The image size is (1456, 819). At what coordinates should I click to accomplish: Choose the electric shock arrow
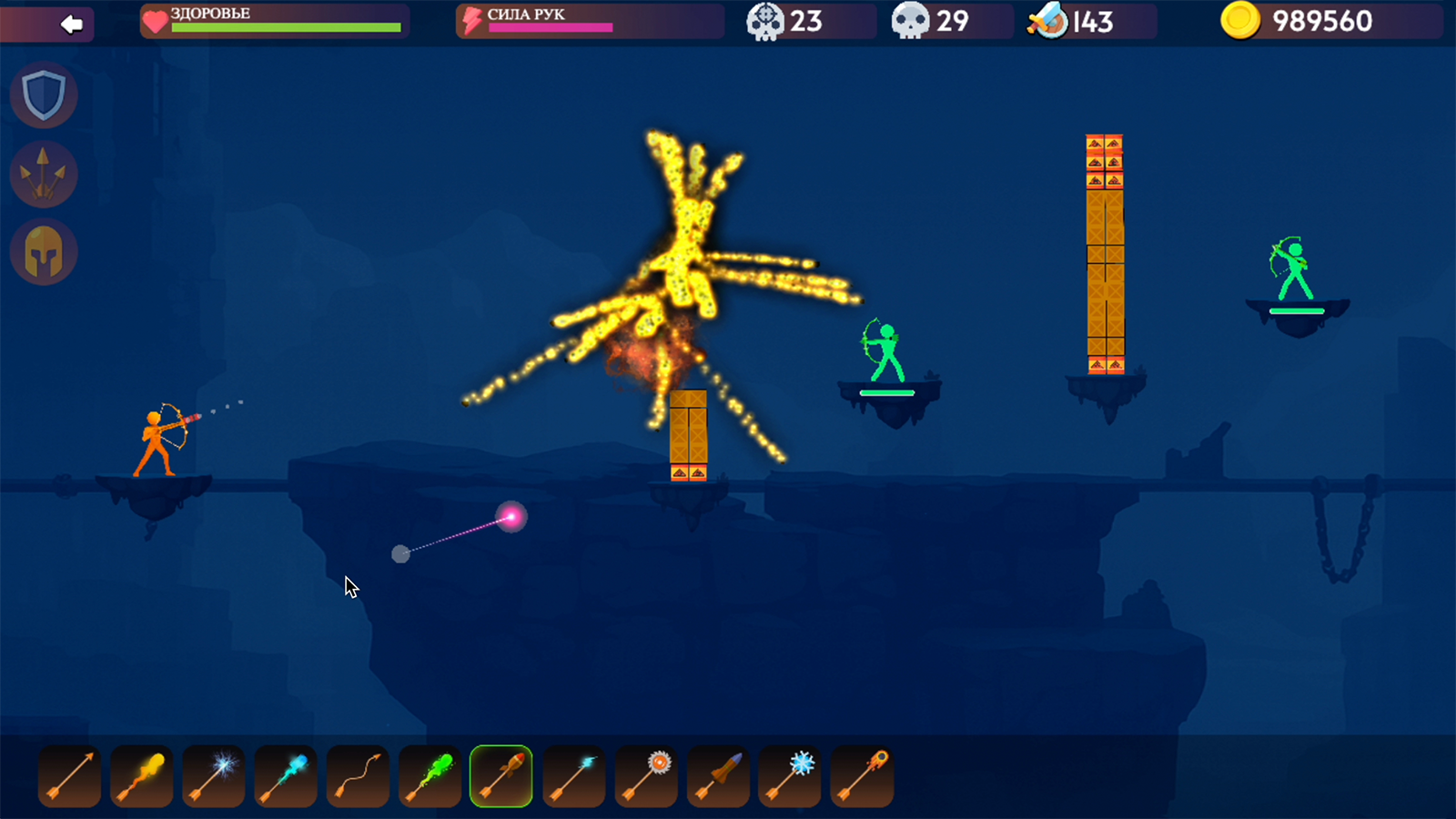click(x=572, y=775)
